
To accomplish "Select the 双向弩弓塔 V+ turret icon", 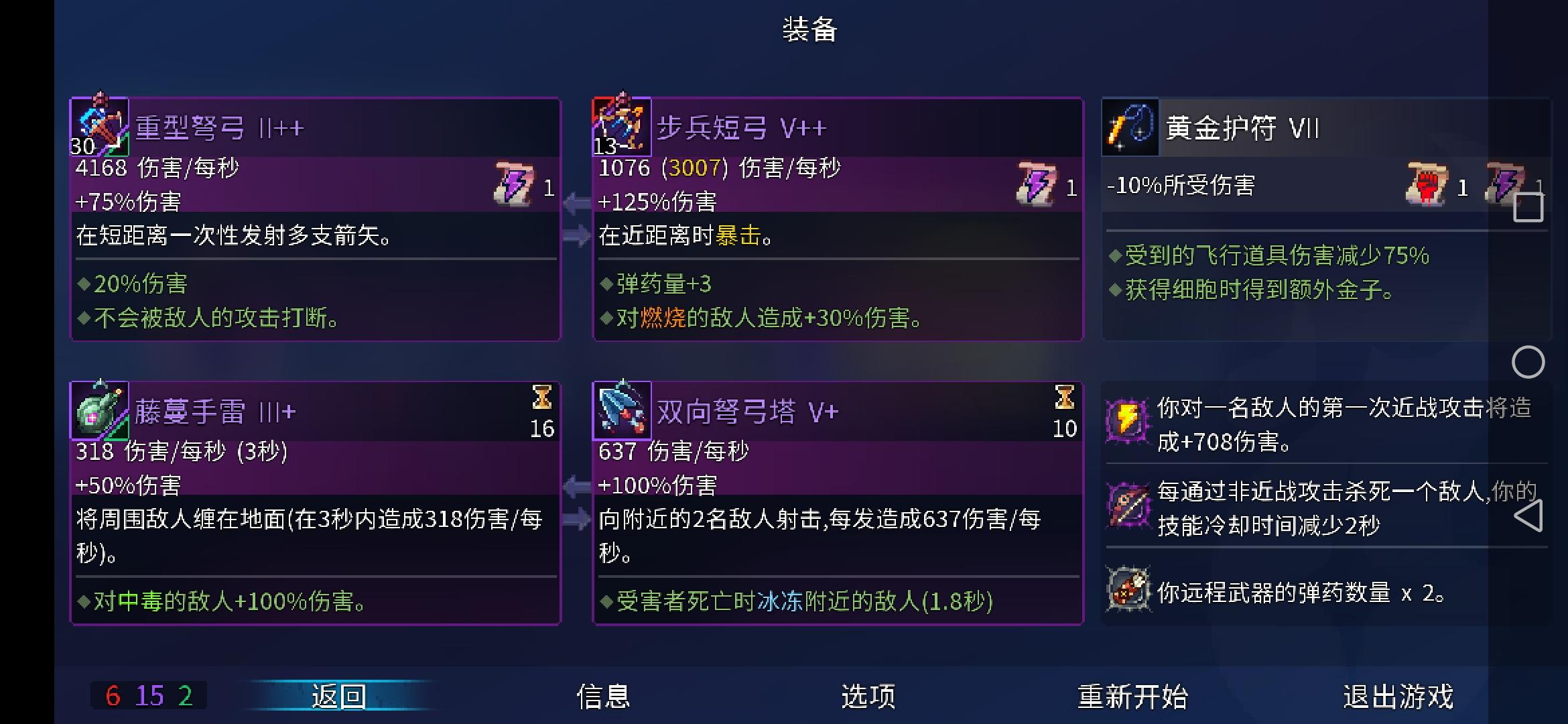I will tap(622, 409).
